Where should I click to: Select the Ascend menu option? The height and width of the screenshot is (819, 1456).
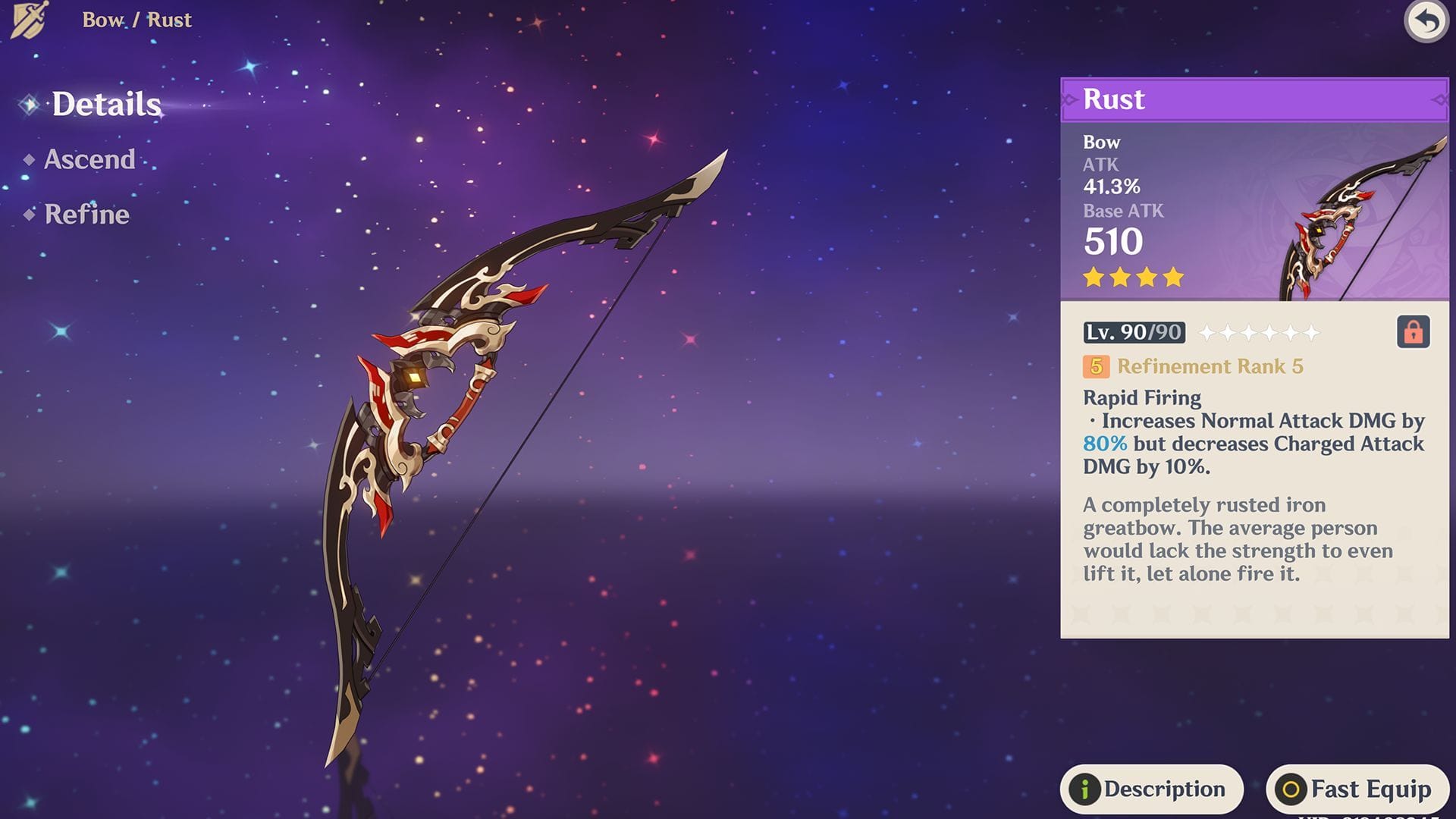point(89,159)
